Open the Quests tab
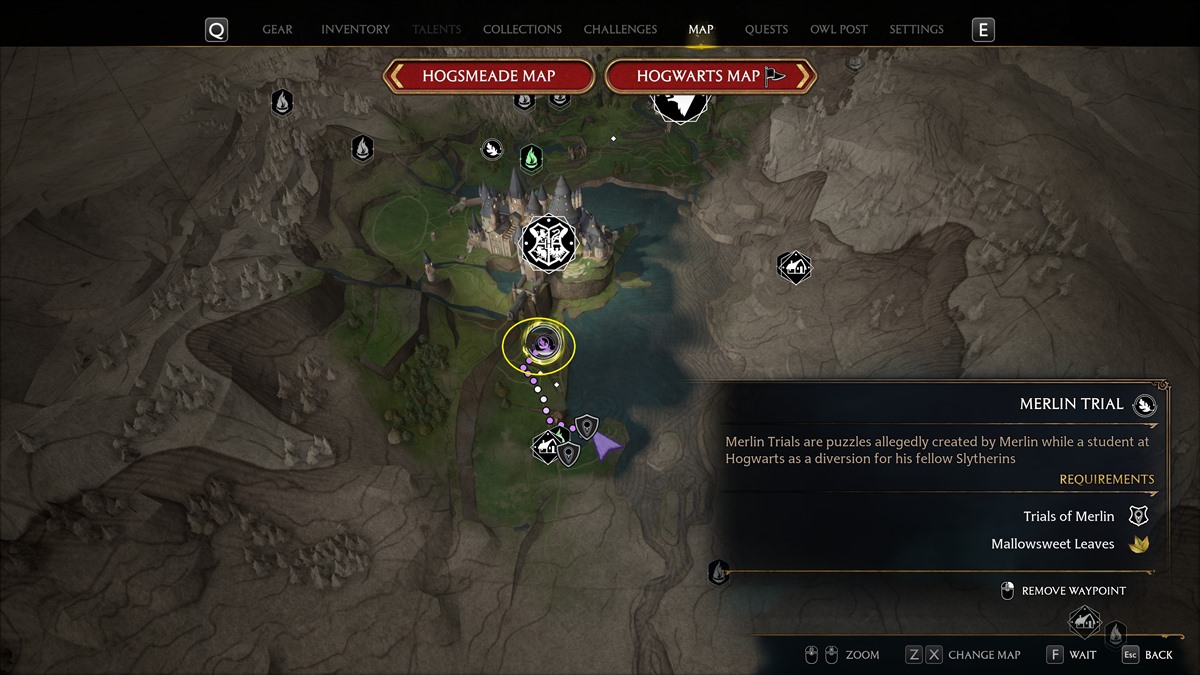 [766, 30]
